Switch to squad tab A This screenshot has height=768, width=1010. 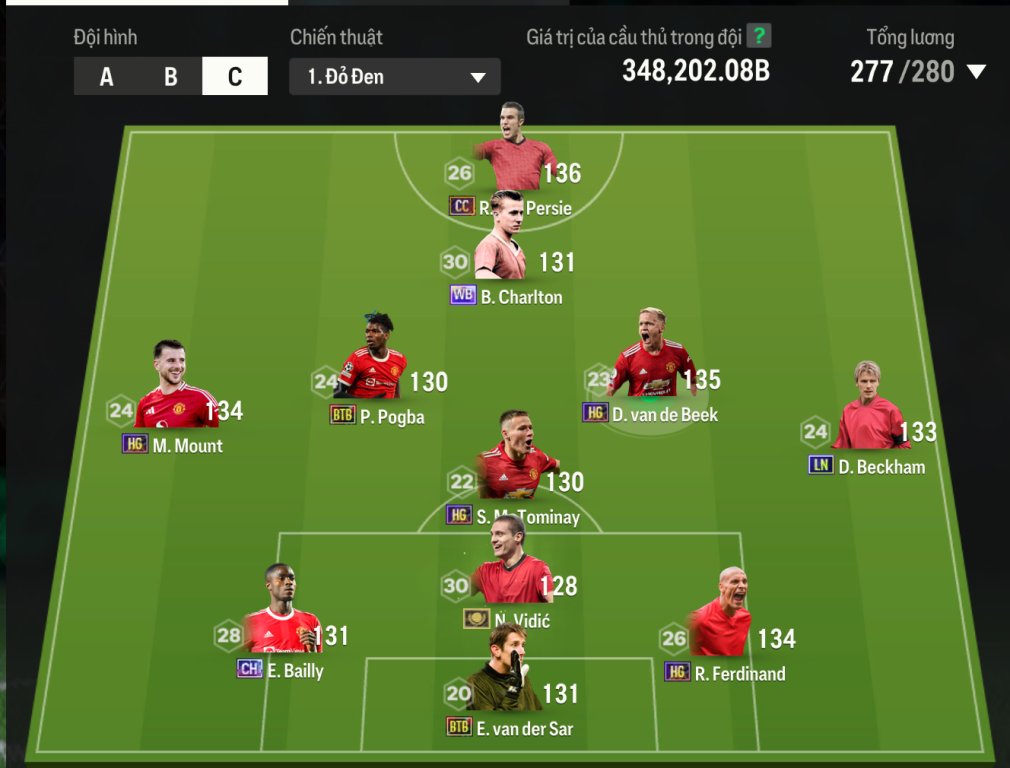(106, 77)
